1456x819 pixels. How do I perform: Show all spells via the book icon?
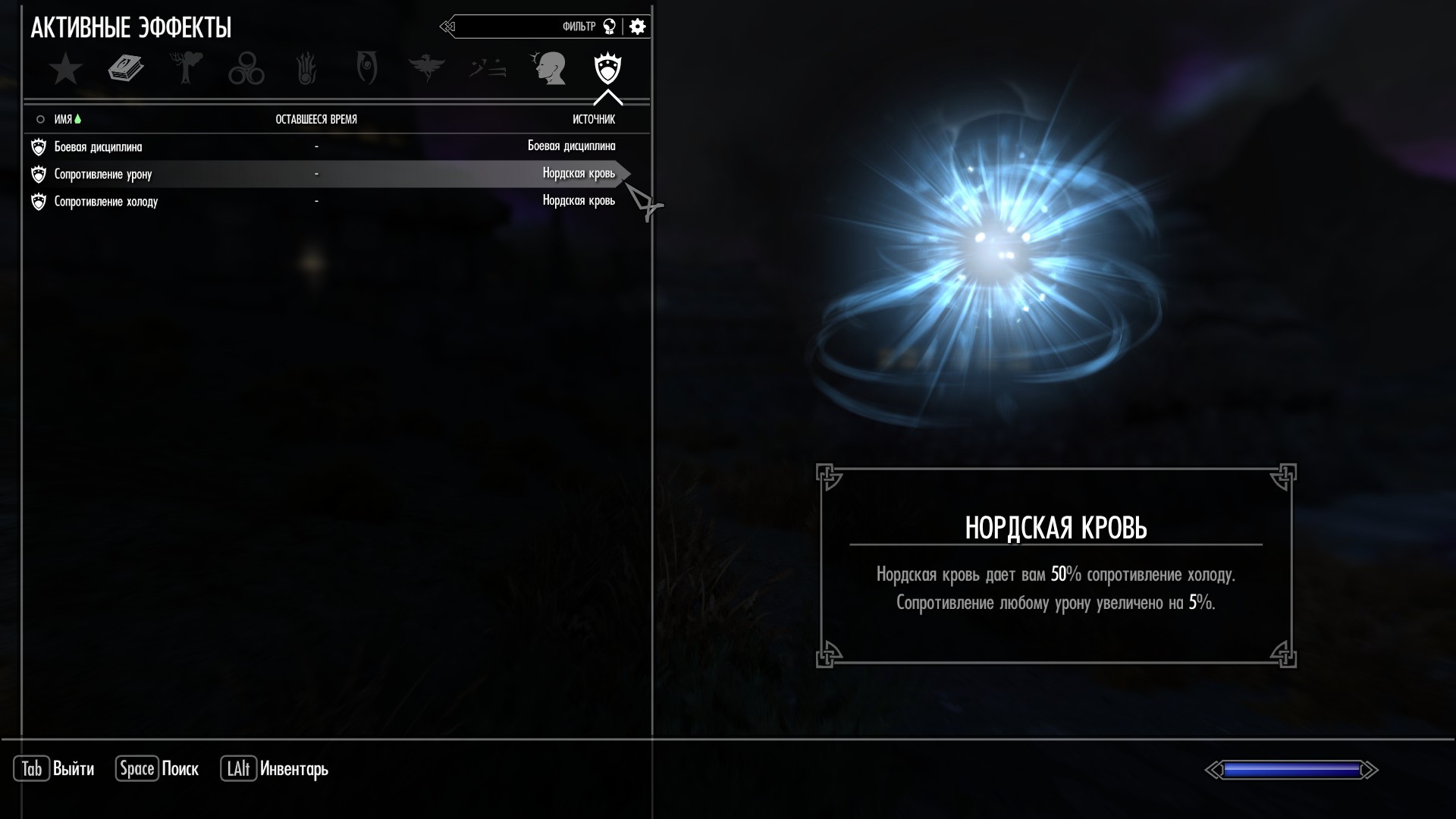point(126,69)
